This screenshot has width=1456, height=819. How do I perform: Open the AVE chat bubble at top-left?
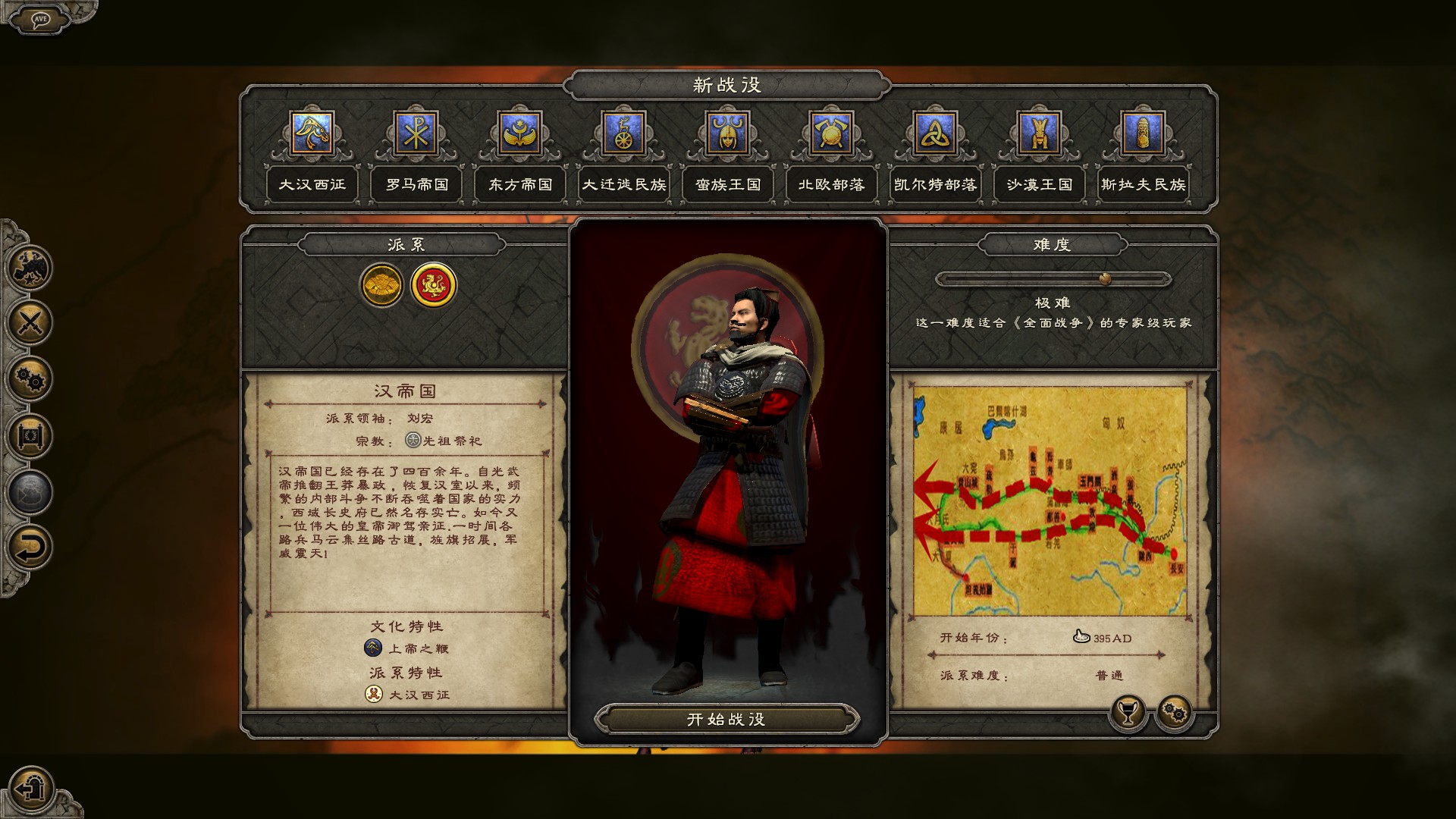click(x=40, y=19)
